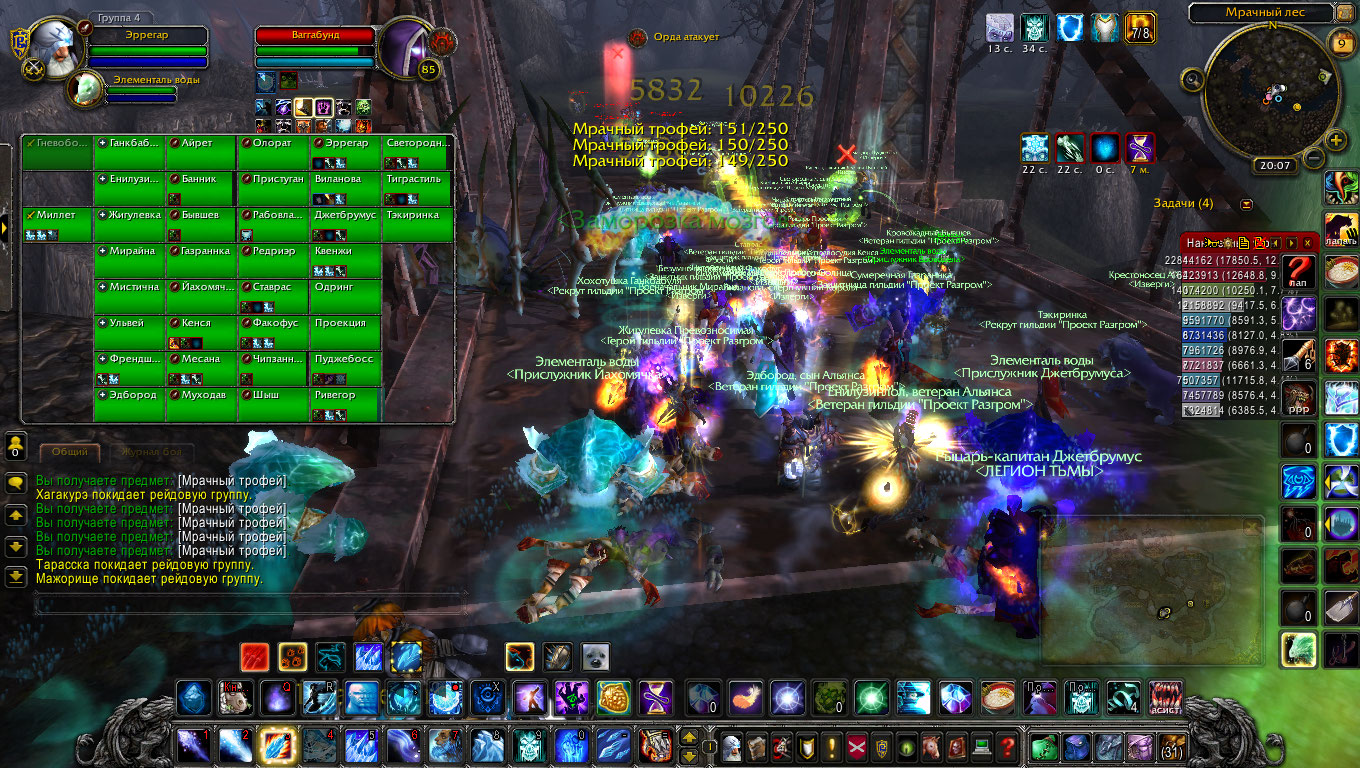This screenshot has height=768, width=1360.
Task: Activate the hourglass ability on the action bar
Action: [656, 696]
